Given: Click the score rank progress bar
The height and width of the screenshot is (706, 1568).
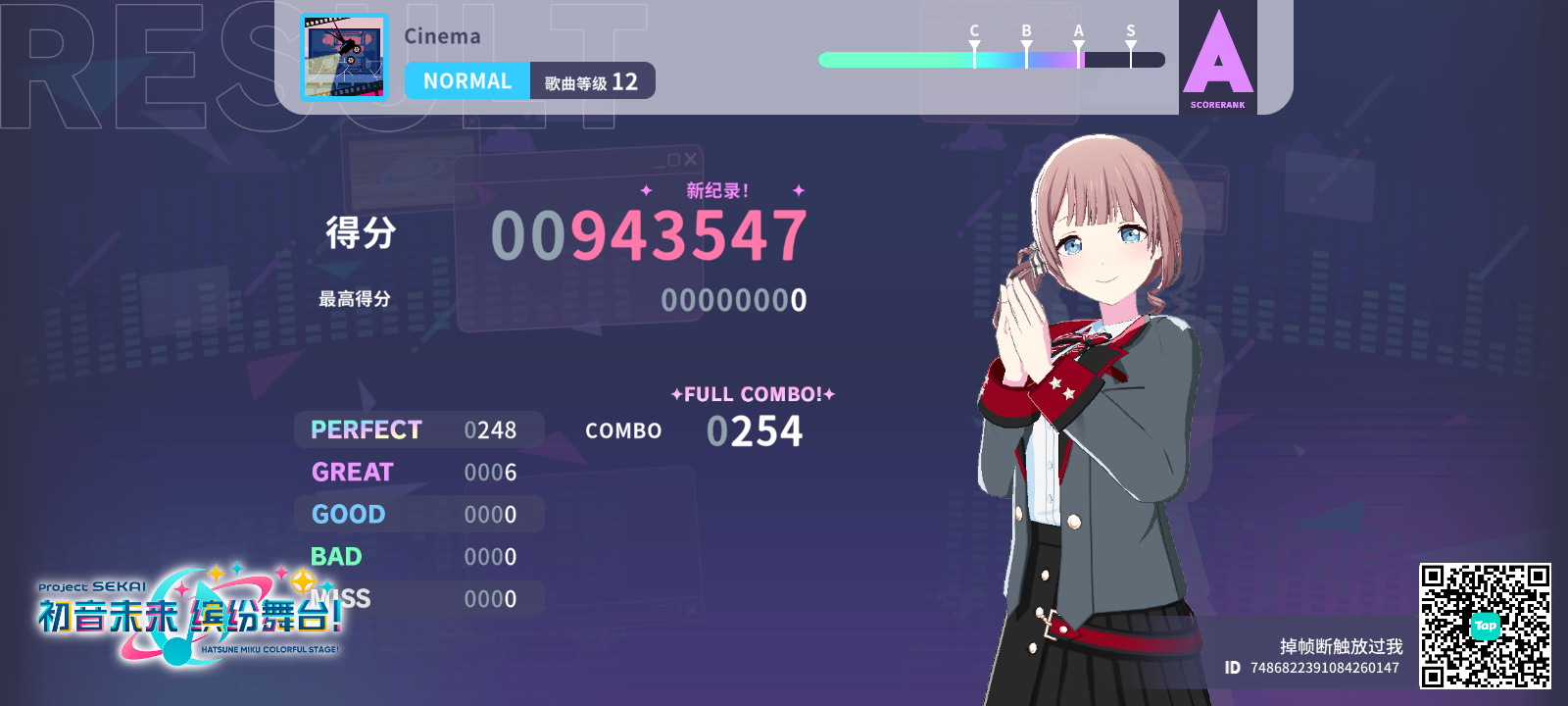Looking at the screenshot, I should click(x=993, y=60).
